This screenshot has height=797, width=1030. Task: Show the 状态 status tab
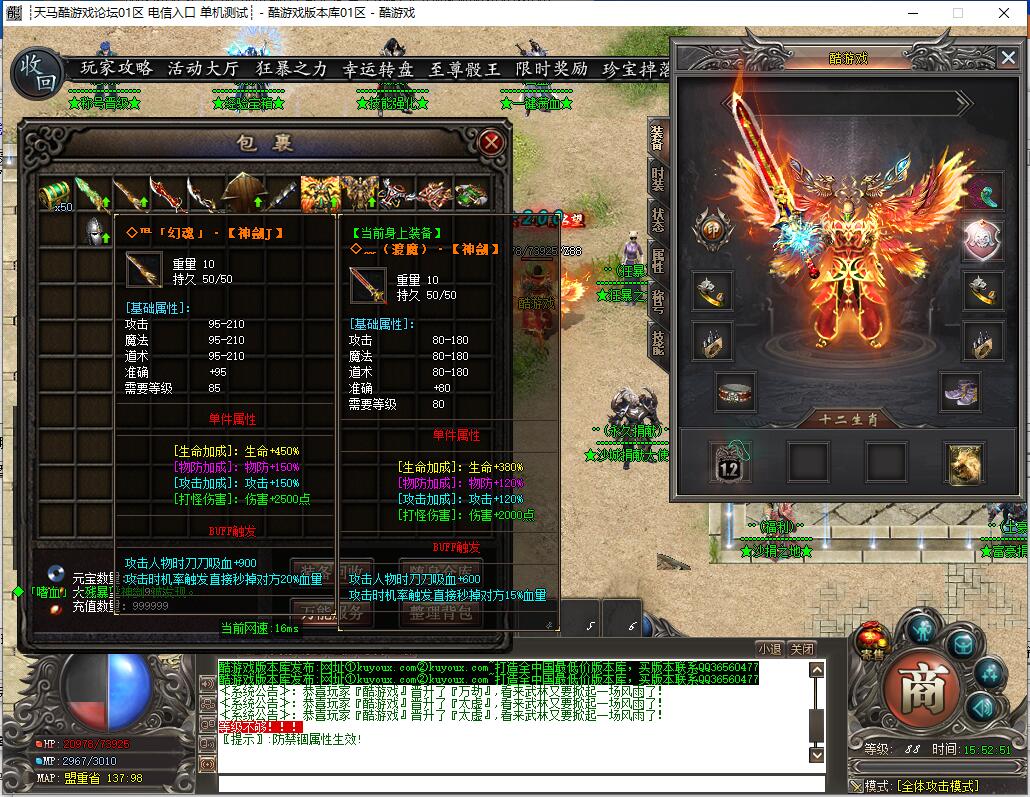coord(657,220)
